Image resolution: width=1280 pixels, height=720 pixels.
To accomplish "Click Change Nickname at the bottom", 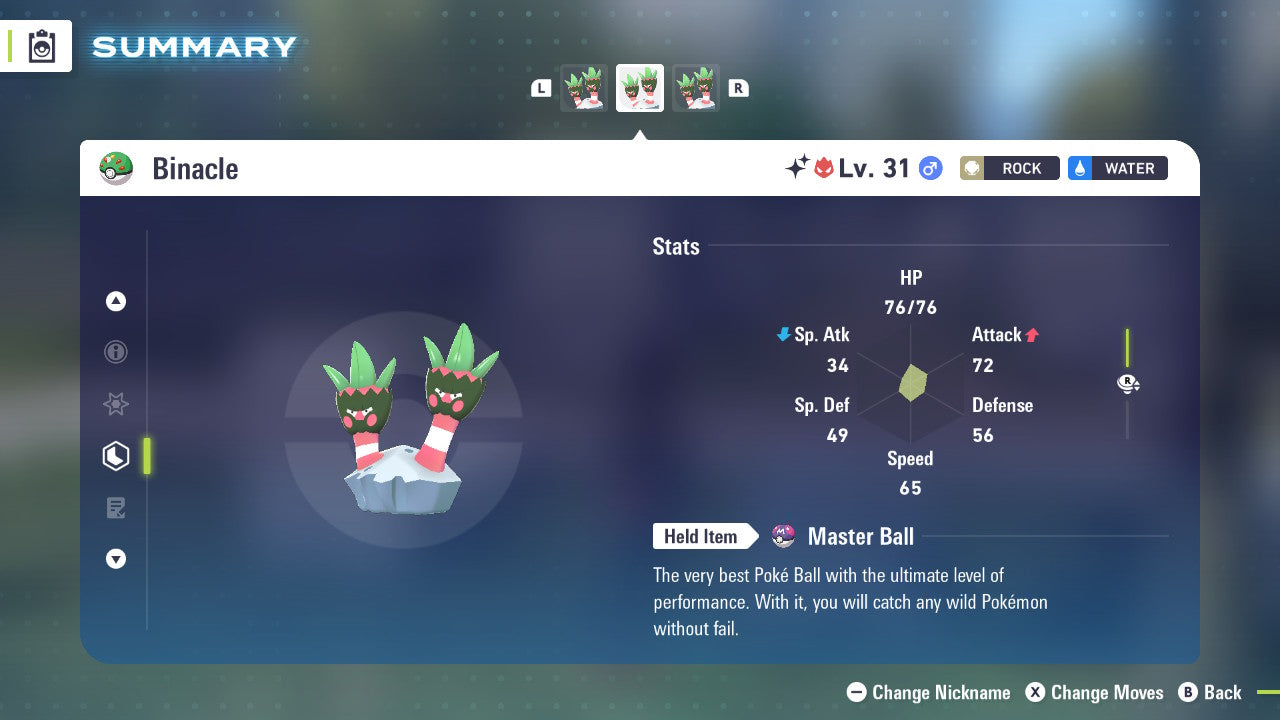I will [x=927, y=692].
